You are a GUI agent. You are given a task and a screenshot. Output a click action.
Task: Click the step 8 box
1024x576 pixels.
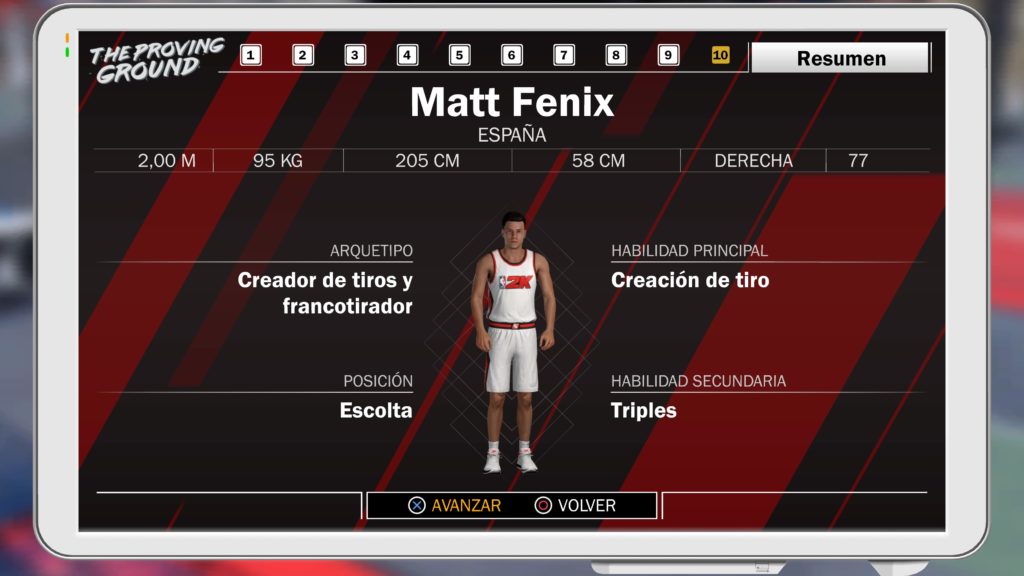tap(616, 56)
